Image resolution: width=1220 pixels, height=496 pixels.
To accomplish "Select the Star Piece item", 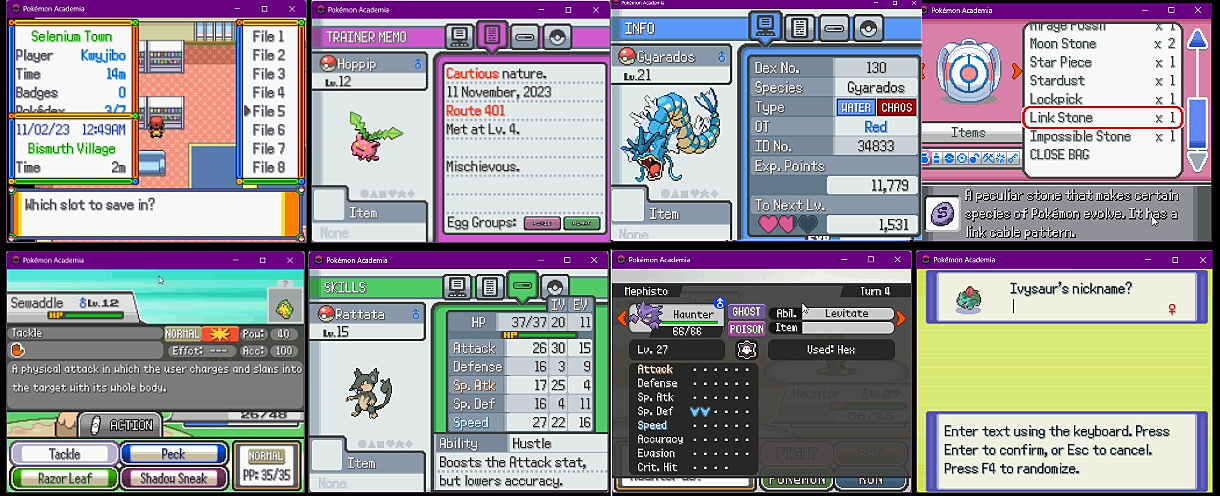I will (1062, 62).
